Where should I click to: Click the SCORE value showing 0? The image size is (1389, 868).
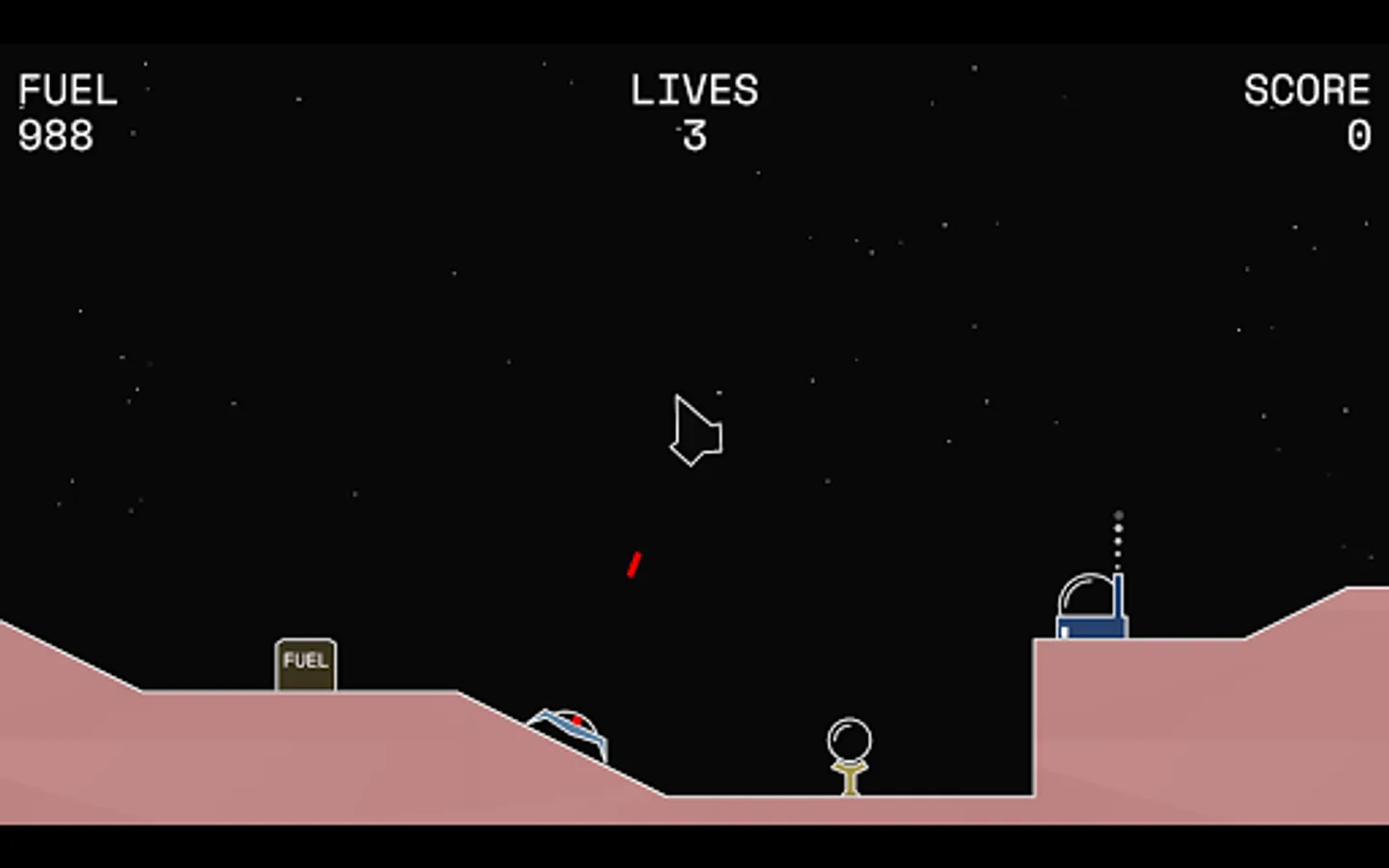[x=1358, y=135]
